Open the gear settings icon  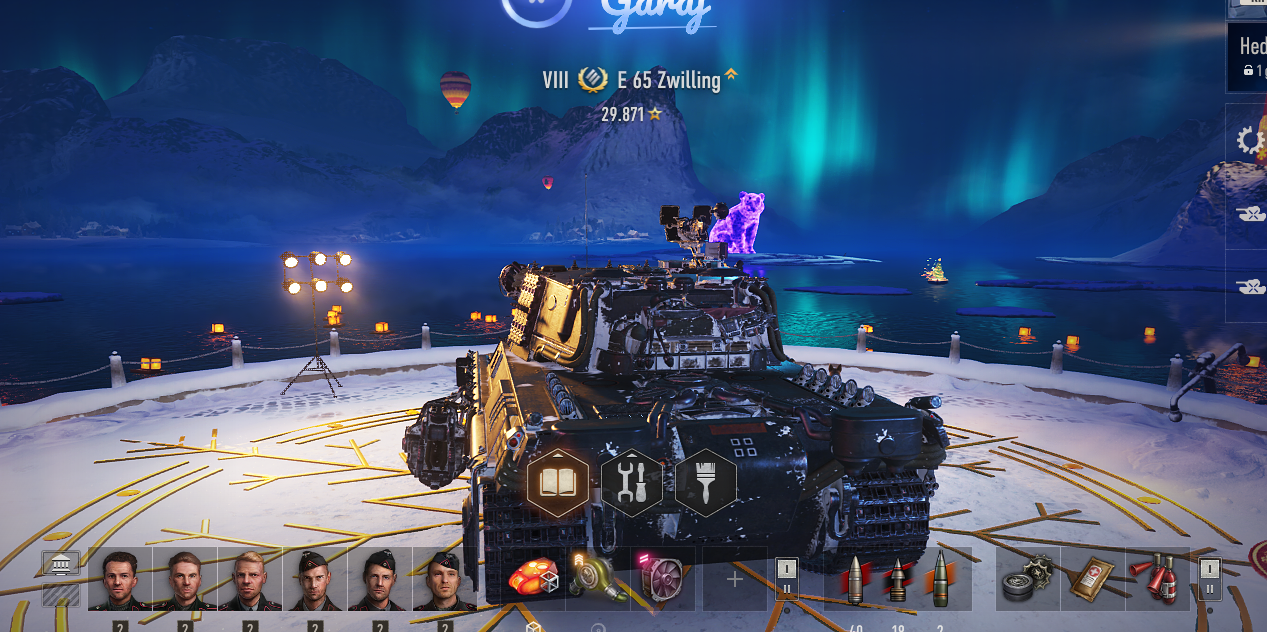click(x=1250, y=140)
